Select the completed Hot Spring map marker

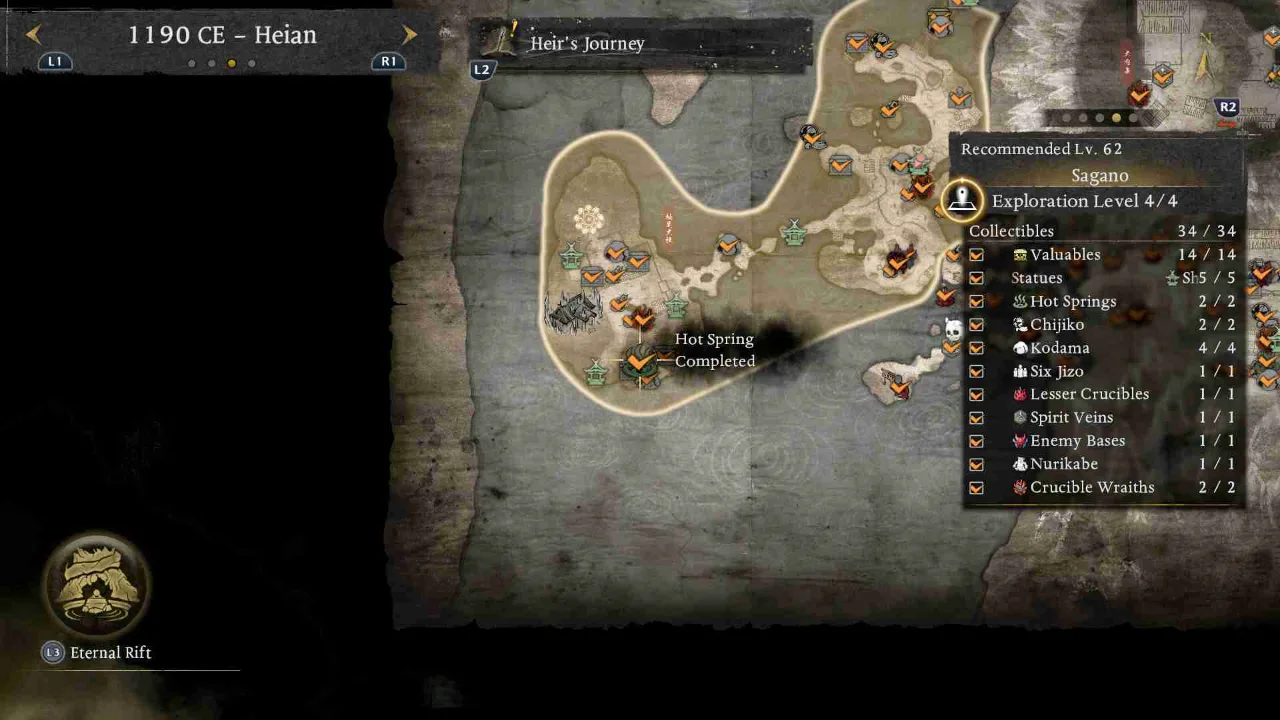click(639, 361)
